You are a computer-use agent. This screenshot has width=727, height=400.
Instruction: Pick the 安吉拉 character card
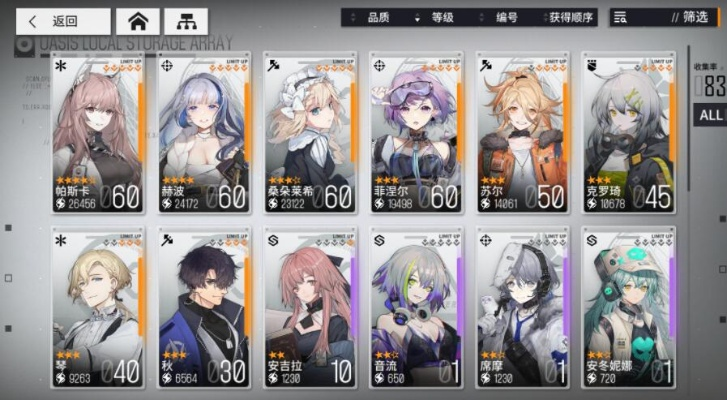[310, 310]
